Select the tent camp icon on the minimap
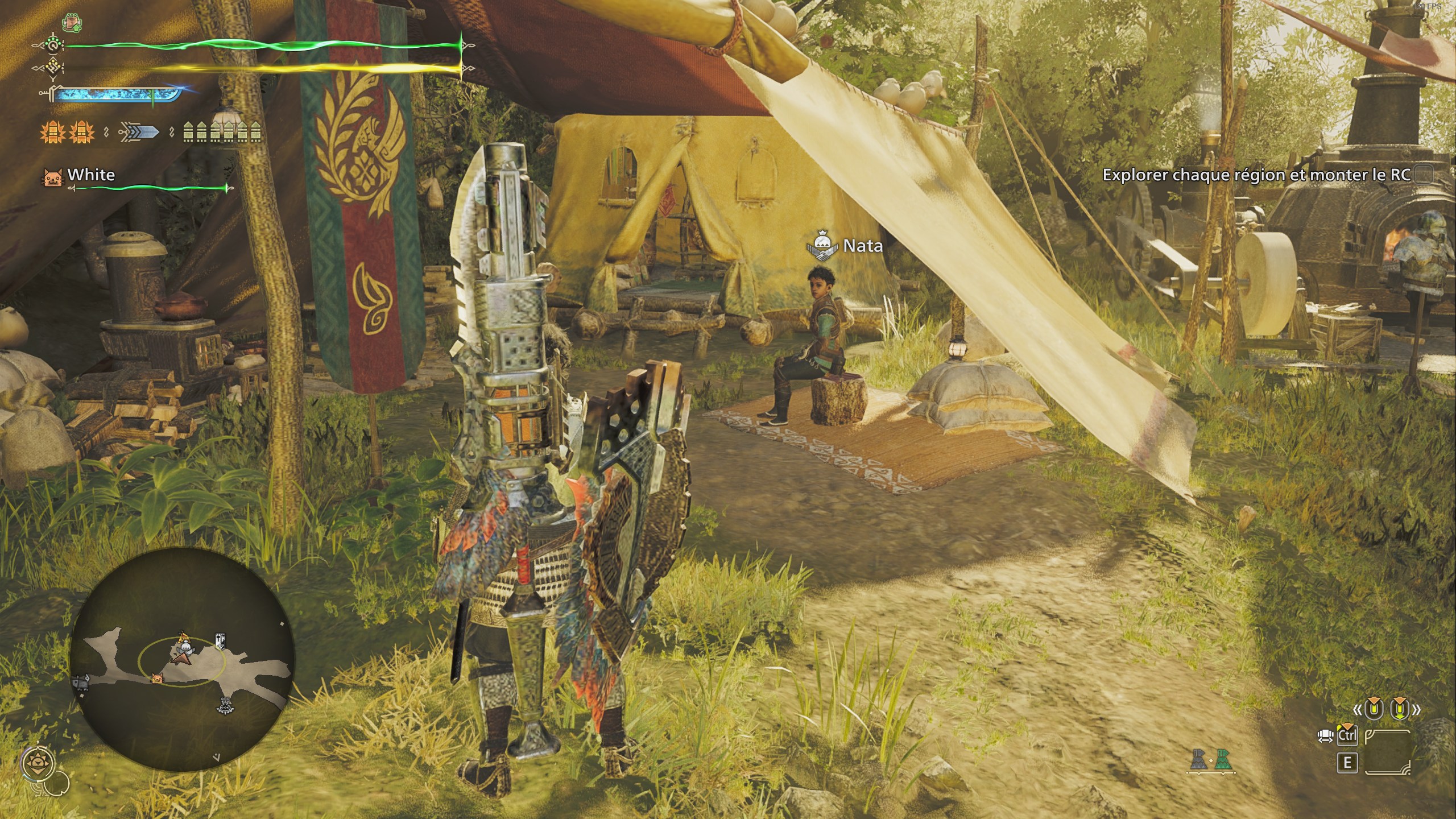Viewport: 1456px width, 819px height. [184, 638]
